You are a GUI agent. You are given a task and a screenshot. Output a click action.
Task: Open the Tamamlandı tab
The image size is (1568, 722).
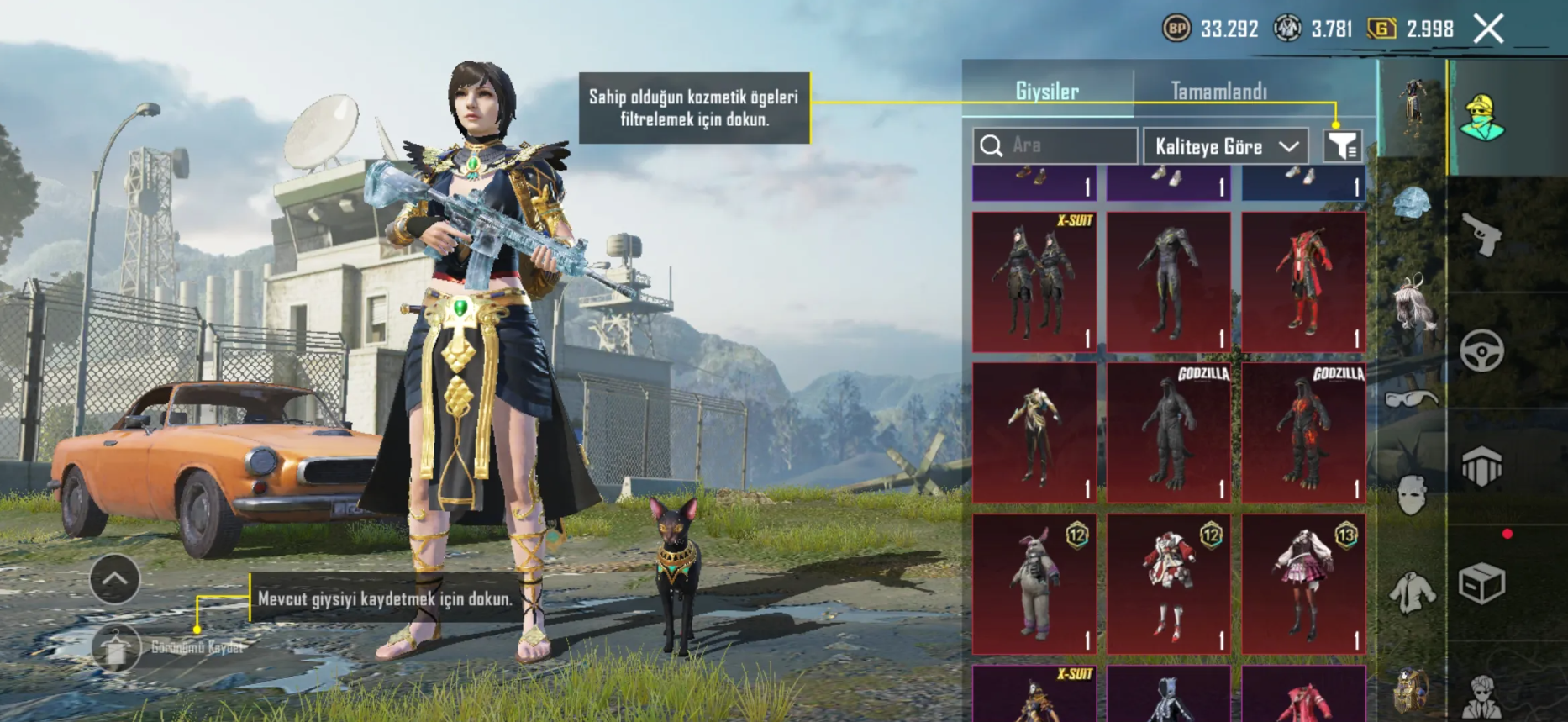[x=1218, y=91]
